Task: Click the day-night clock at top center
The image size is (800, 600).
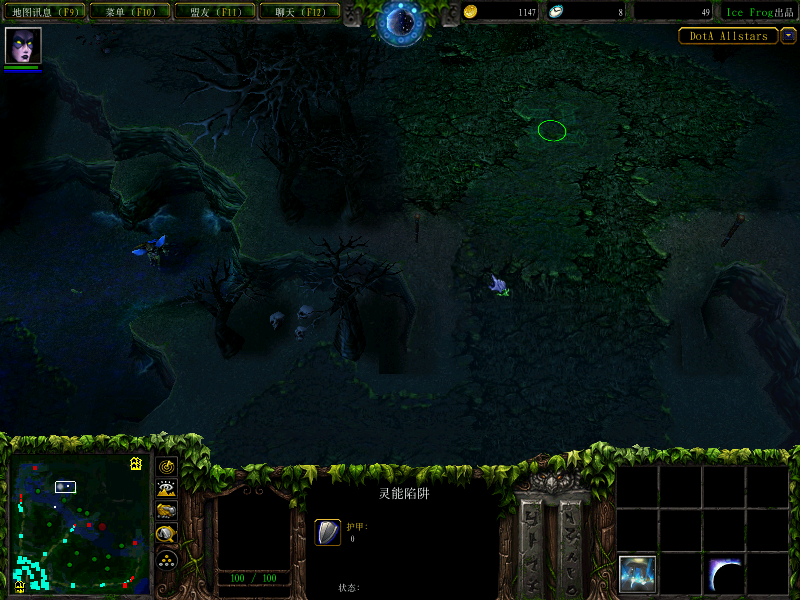Action: [401, 21]
